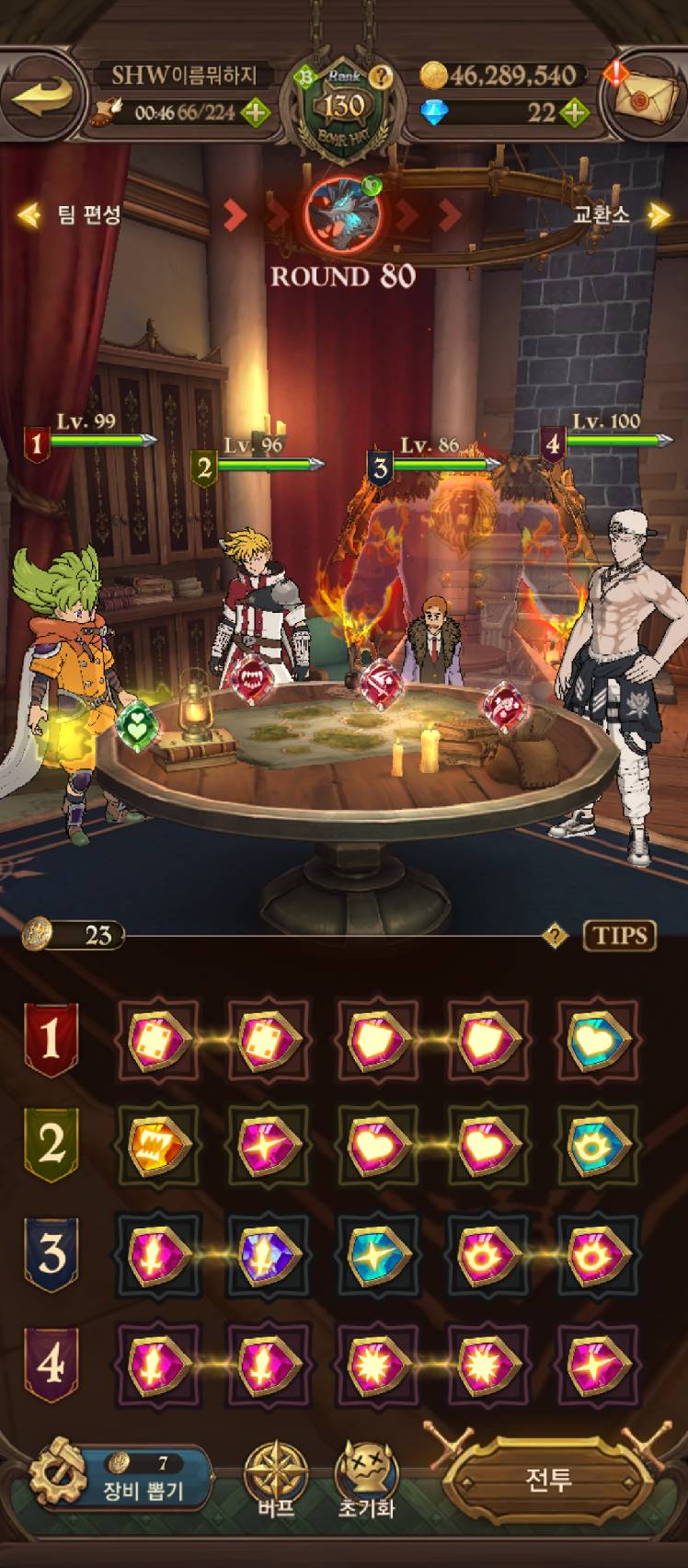Add stamina with the green plus

pos(255,113)
